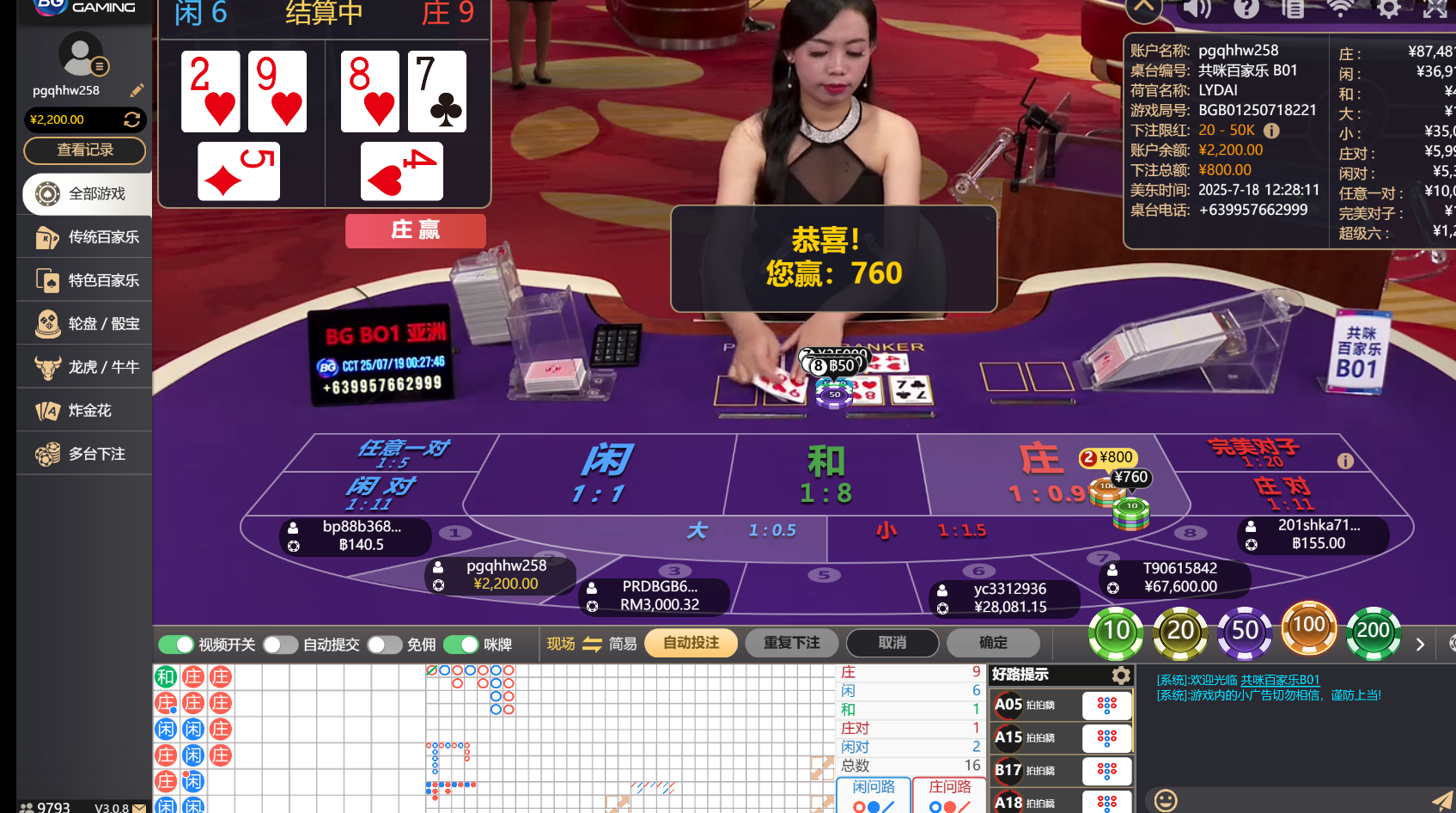Open the 炸金花 game category

pyautogui.click(x=83, y=410)
